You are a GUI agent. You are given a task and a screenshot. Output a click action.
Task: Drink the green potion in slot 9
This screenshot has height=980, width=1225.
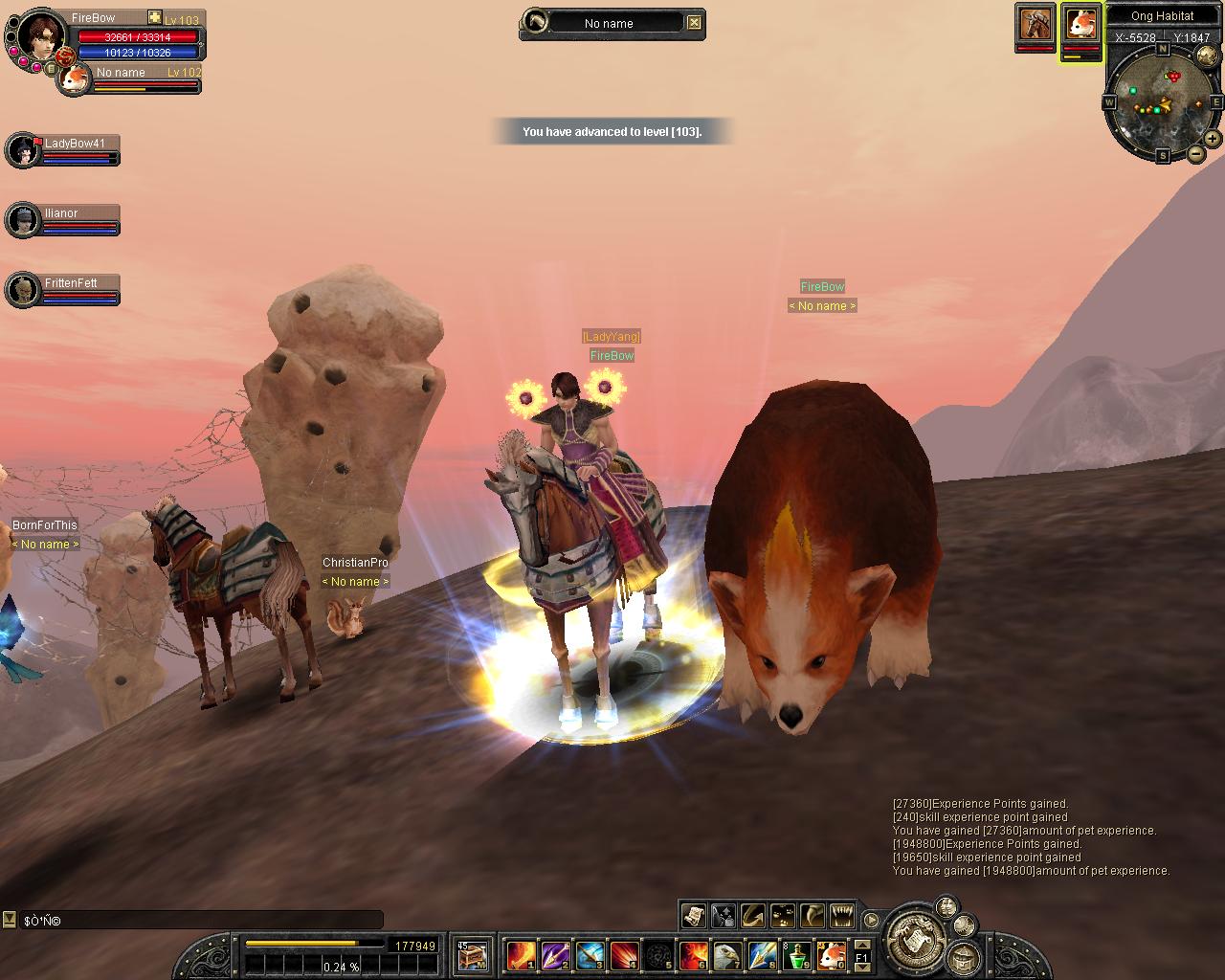(797, 955)
